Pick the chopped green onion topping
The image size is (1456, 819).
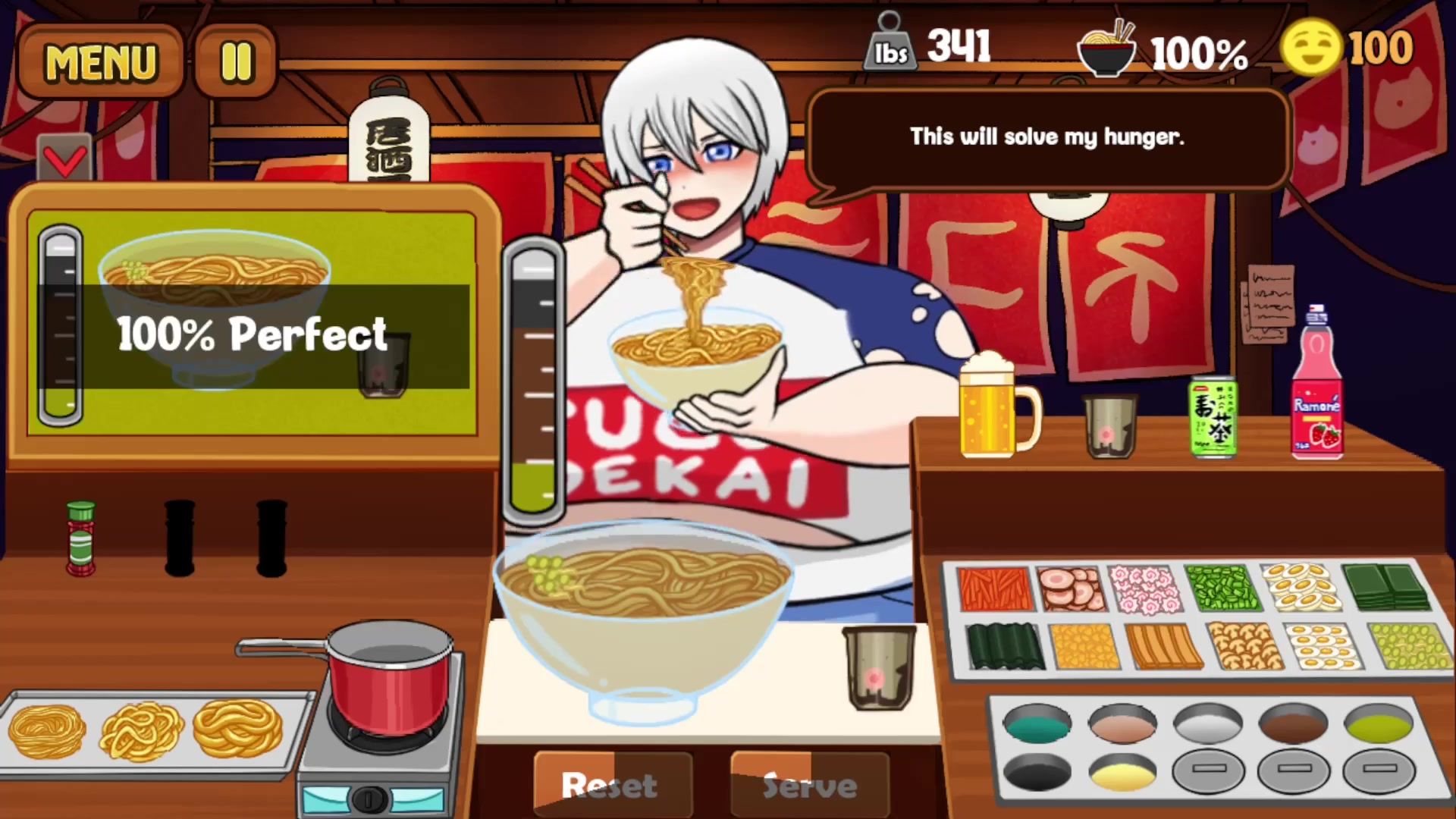tap(1222, 588)
